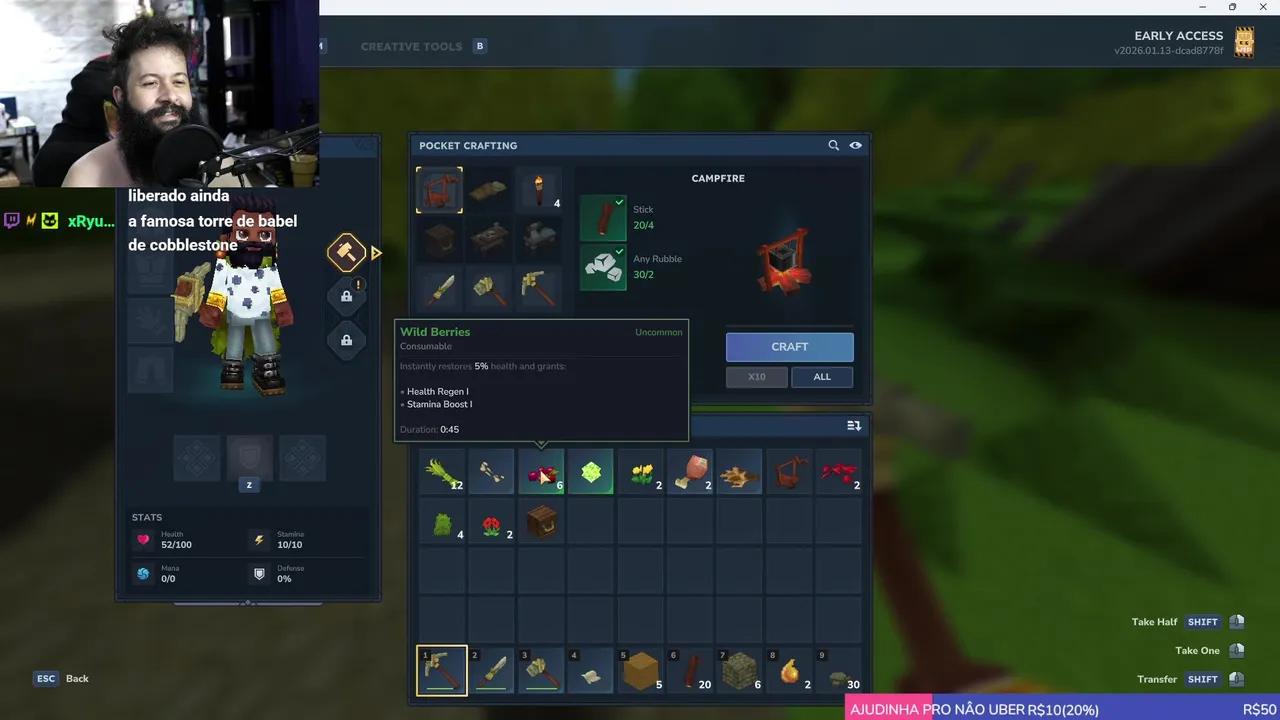This screenshot has width=1280, height=720.
Task: Open the inventory sort dropdown
Action: [853, 425]
